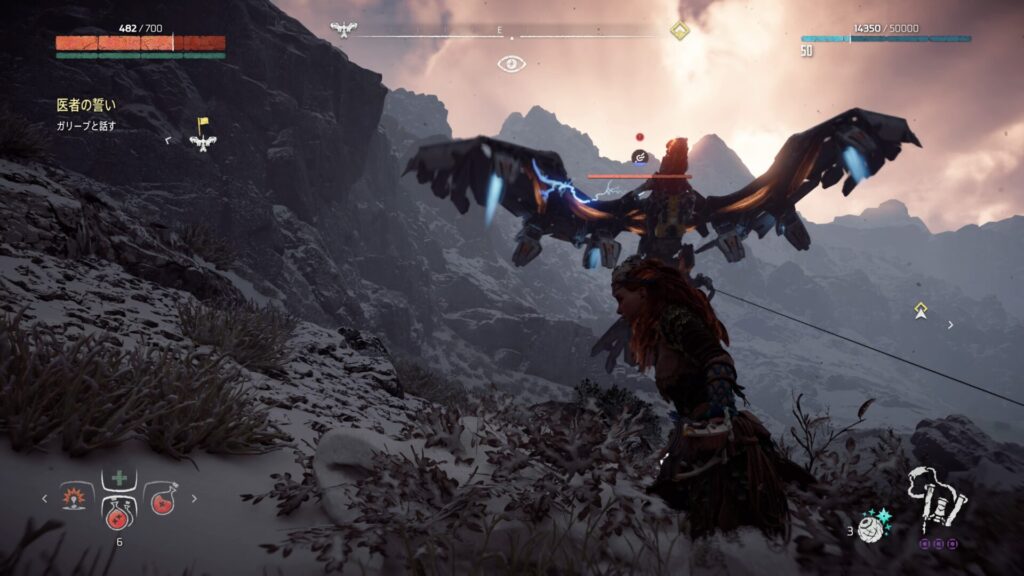Screen dimensions: 1024x576
Task: Select the rock lure item slot
Action: 75,497
